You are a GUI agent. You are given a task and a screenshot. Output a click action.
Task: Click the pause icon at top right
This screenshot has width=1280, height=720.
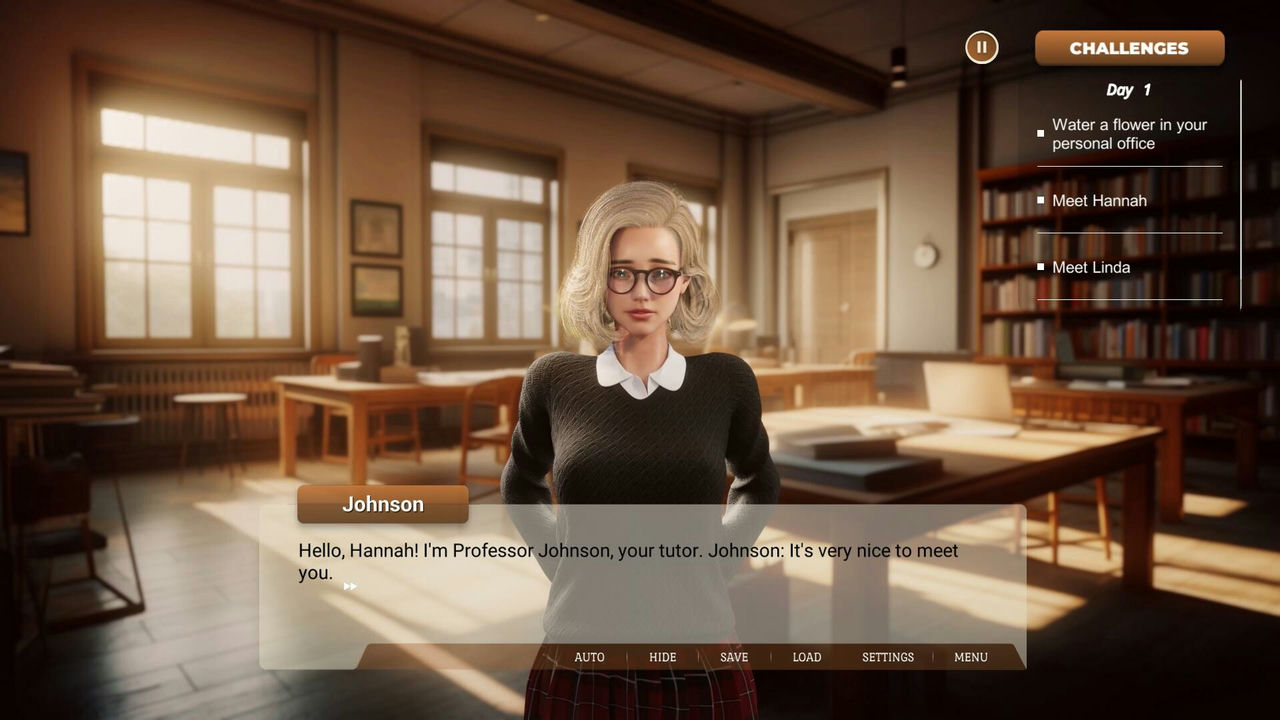[x=981, y=47]
